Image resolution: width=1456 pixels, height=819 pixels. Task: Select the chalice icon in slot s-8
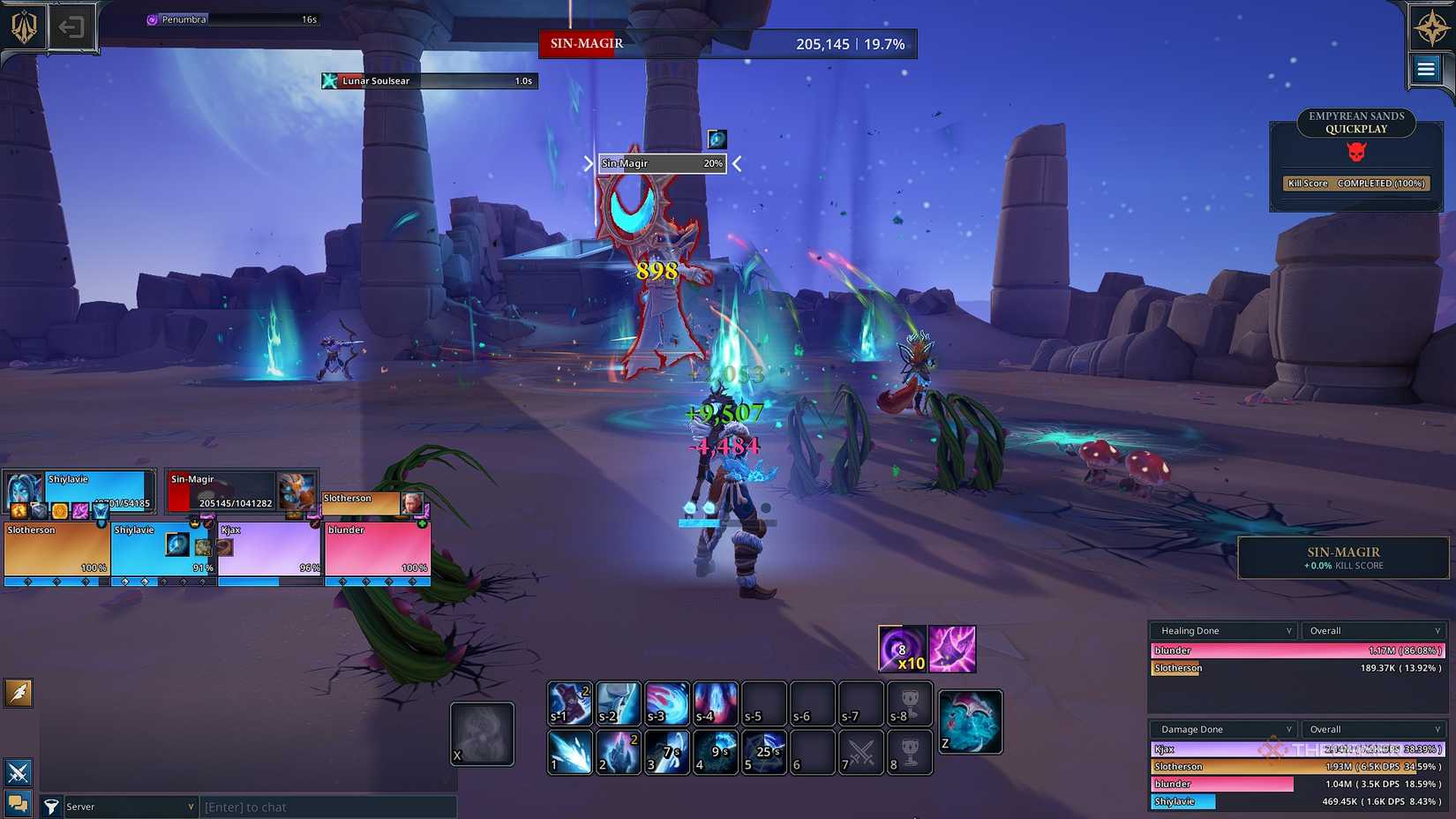[908, 704]
